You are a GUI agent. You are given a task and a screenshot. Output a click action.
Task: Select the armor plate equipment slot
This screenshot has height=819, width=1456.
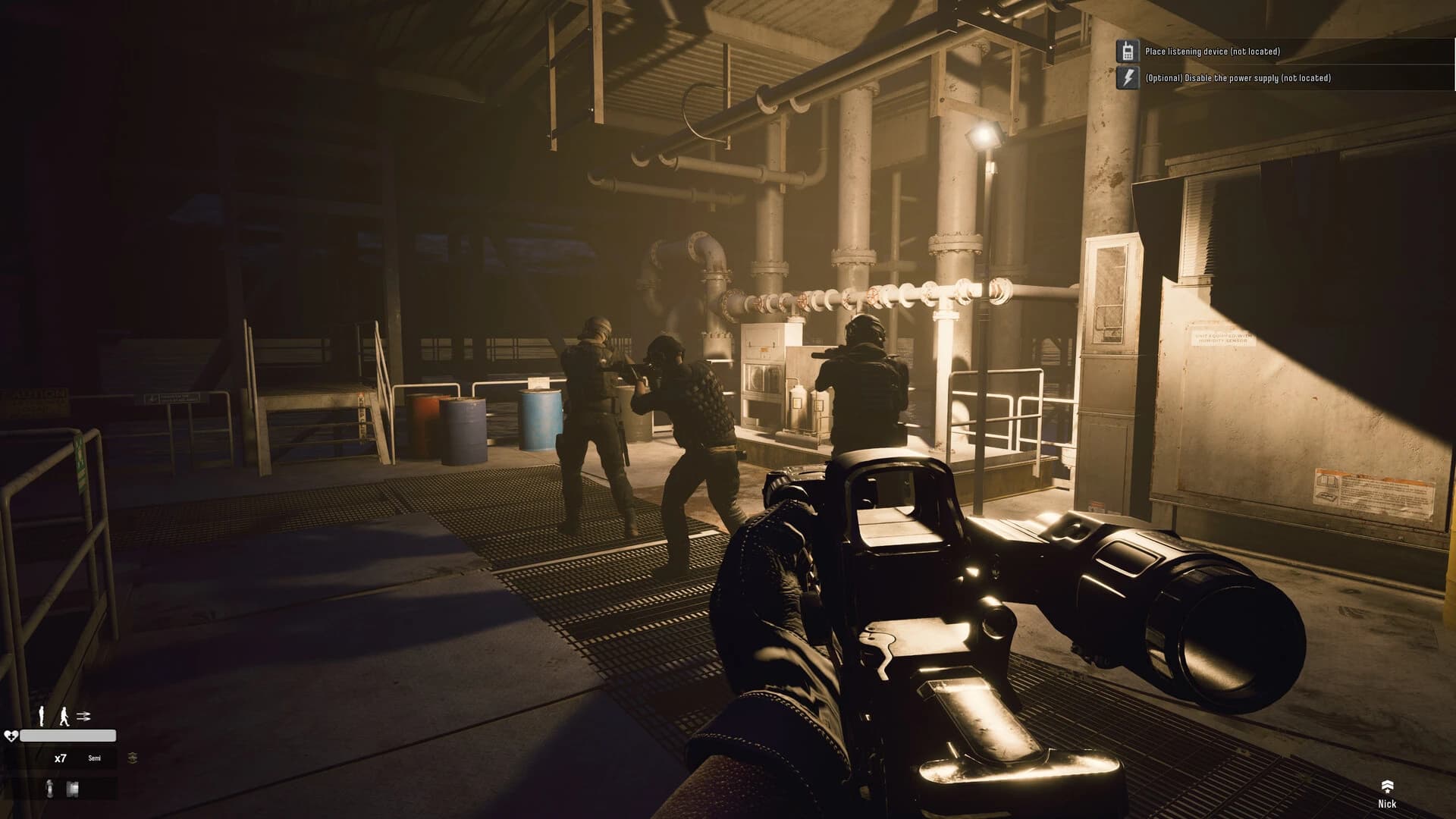pyautogui.click(x=73, y=789)
